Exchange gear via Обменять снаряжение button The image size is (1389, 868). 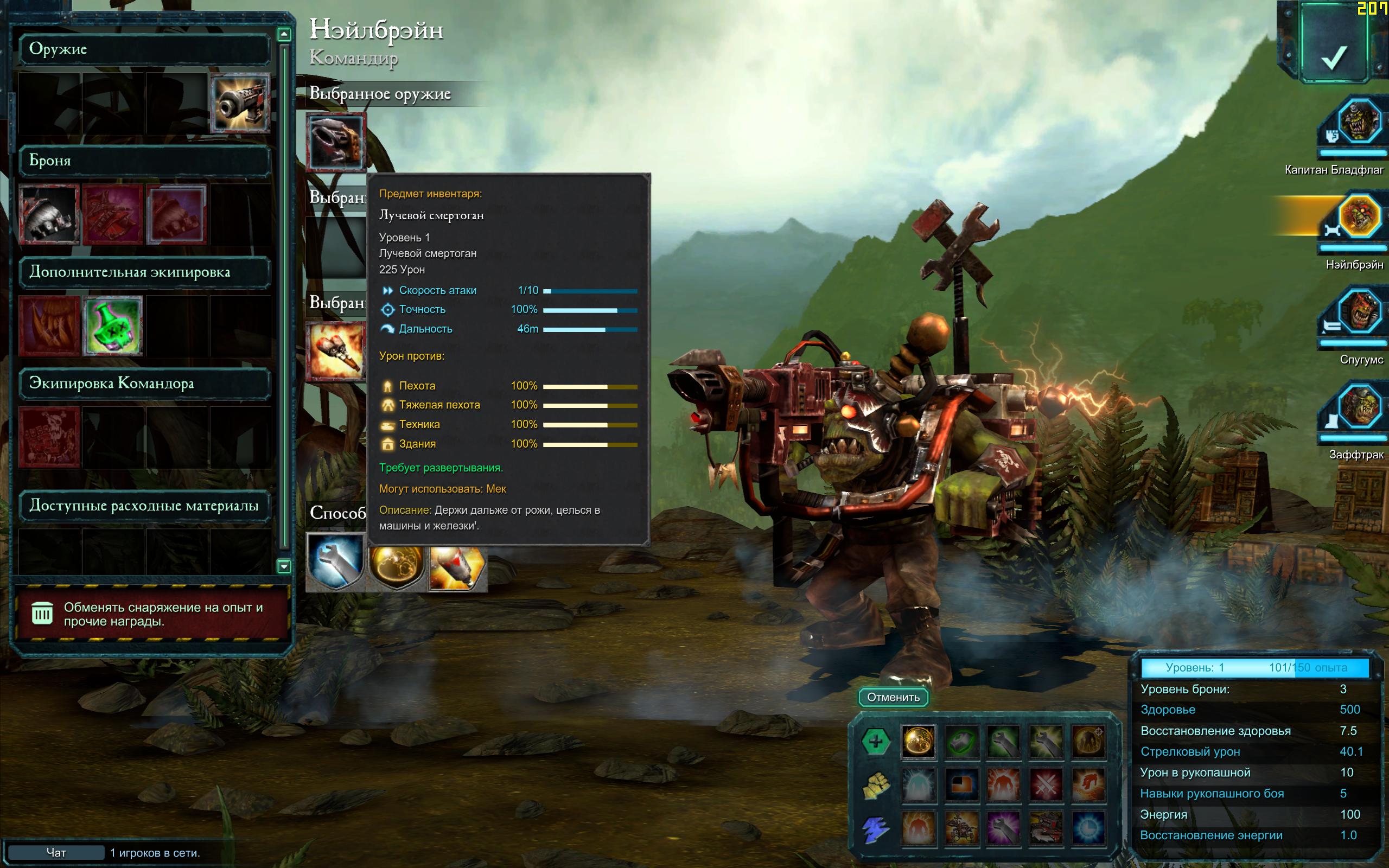coord(151,614)
